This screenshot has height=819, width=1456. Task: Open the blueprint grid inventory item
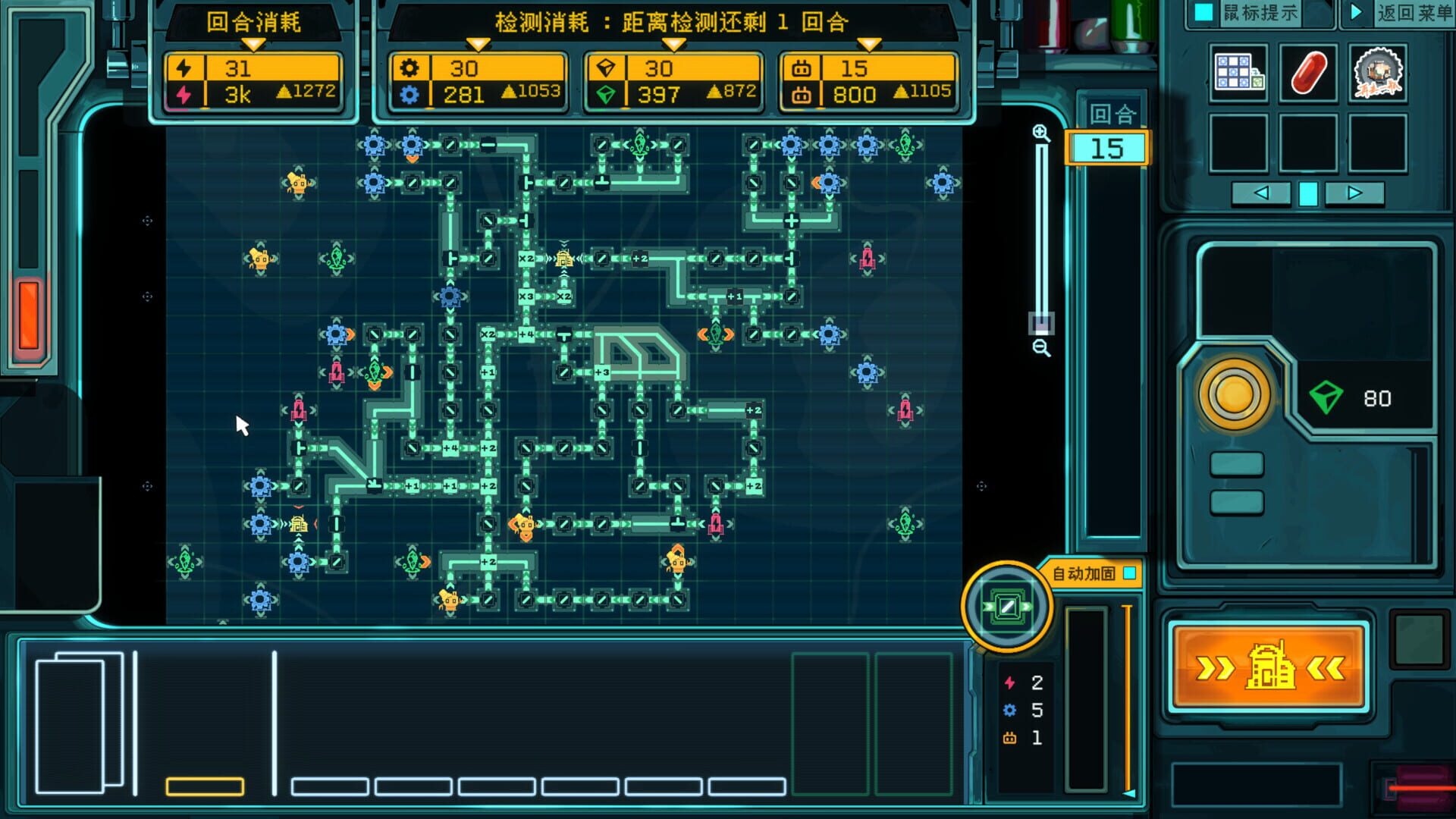pyautogui.click(x=1239, y=73)
